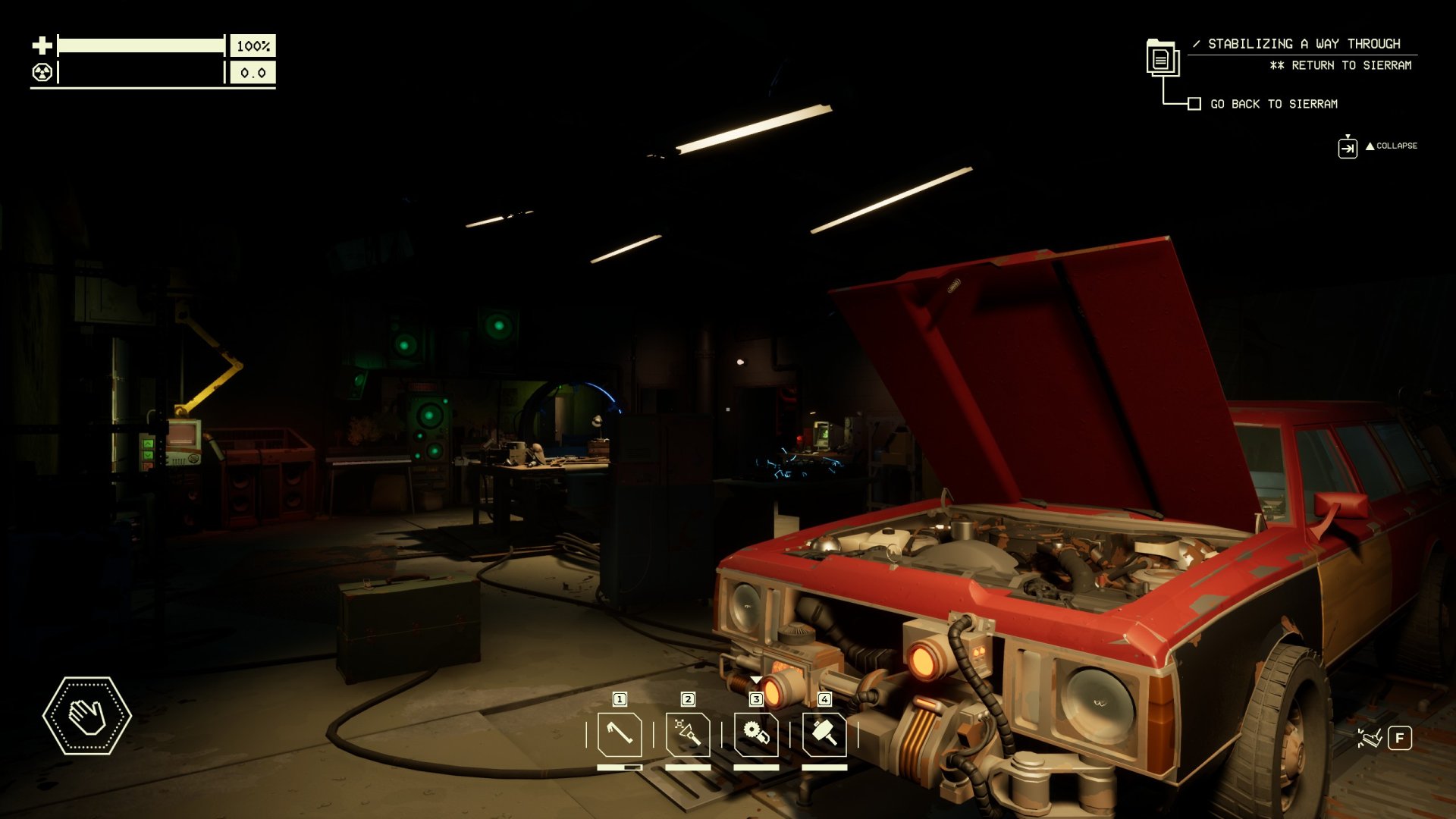The width and height of the screenshot is (1456, 819).
Task: Select the hammer in hotbar slot 4
Action: [x=824, y=734]
